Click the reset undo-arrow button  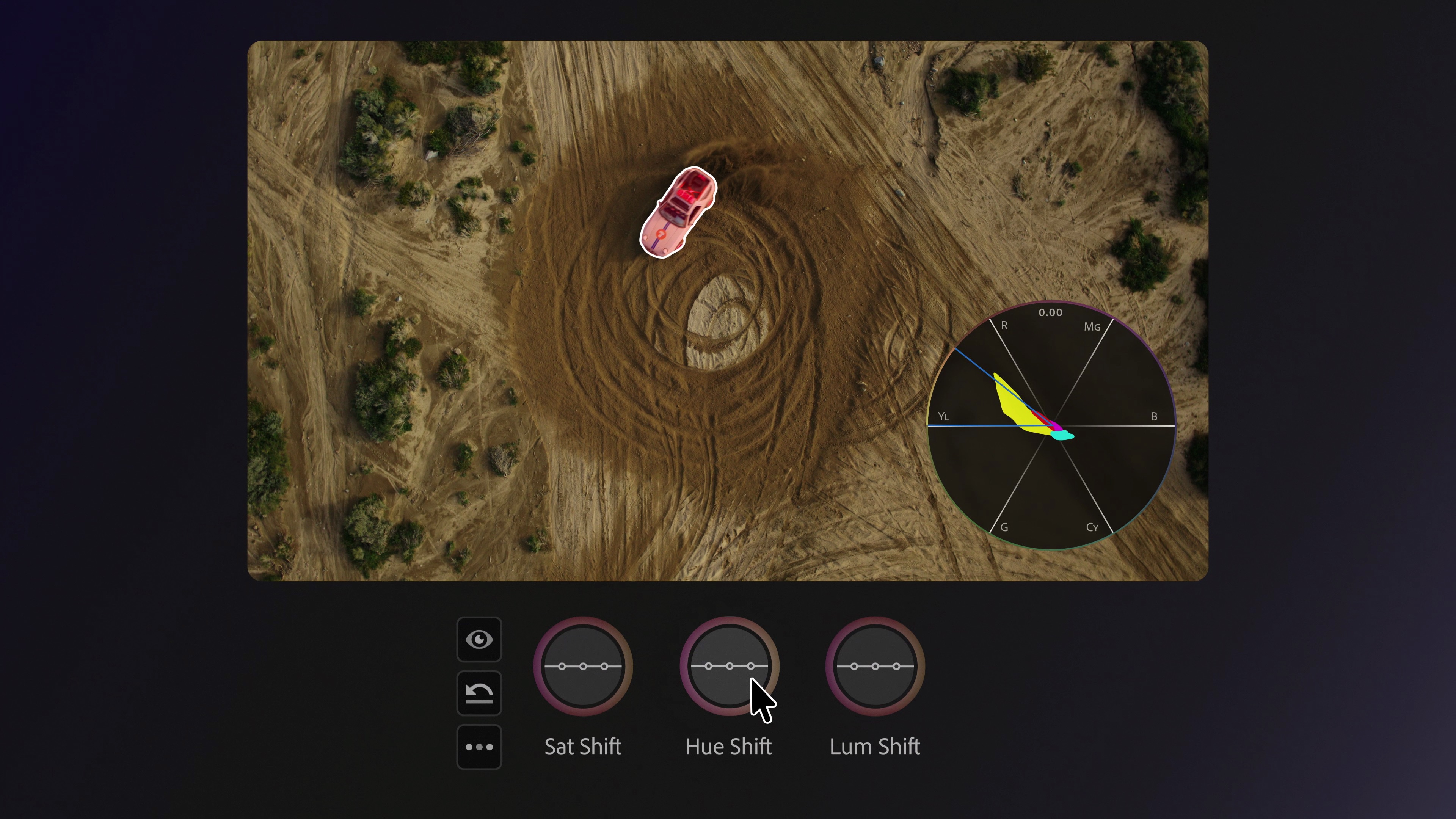pos(479,693)
